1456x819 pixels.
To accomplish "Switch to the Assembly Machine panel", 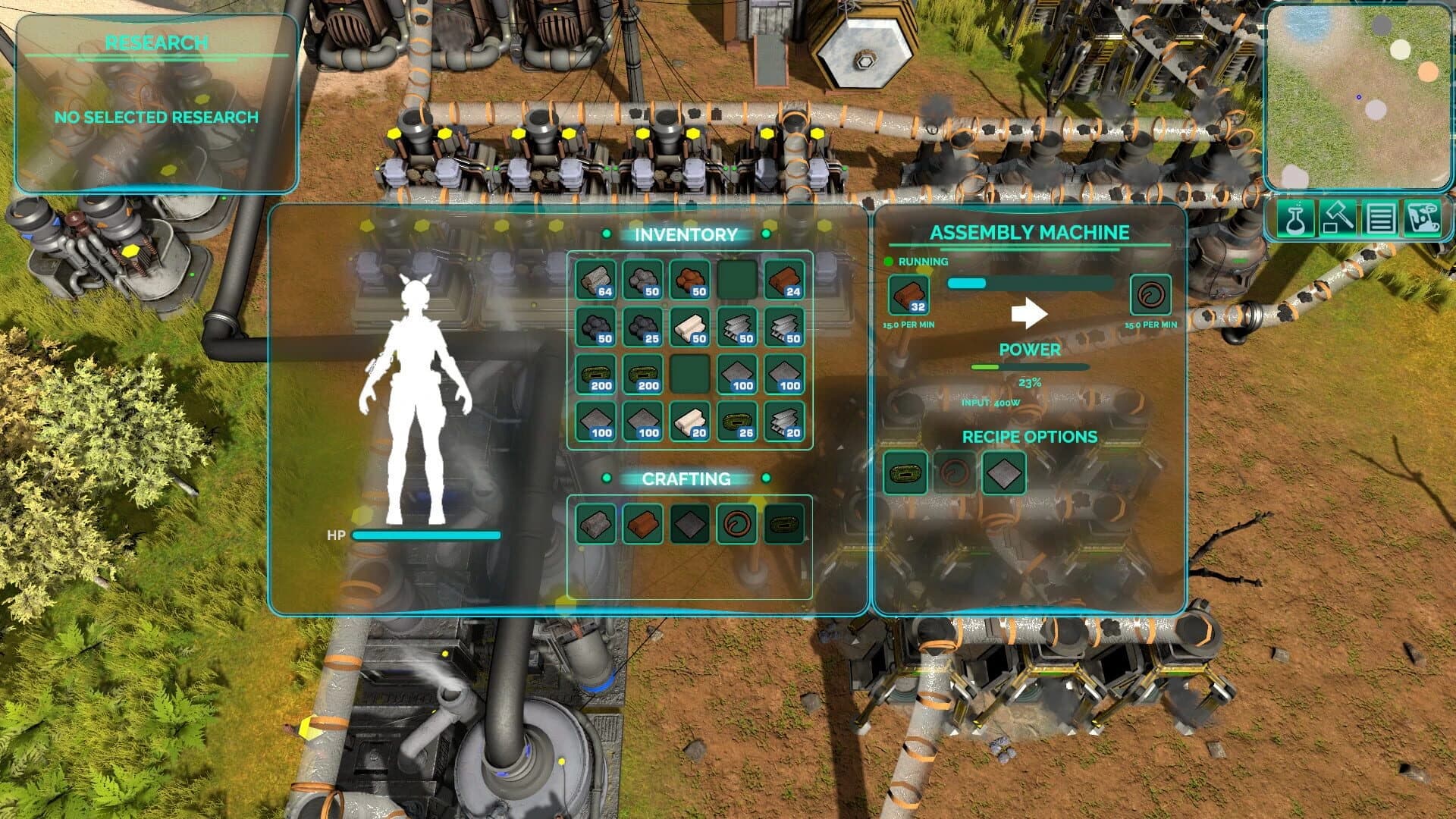I will coord(1030,233).
